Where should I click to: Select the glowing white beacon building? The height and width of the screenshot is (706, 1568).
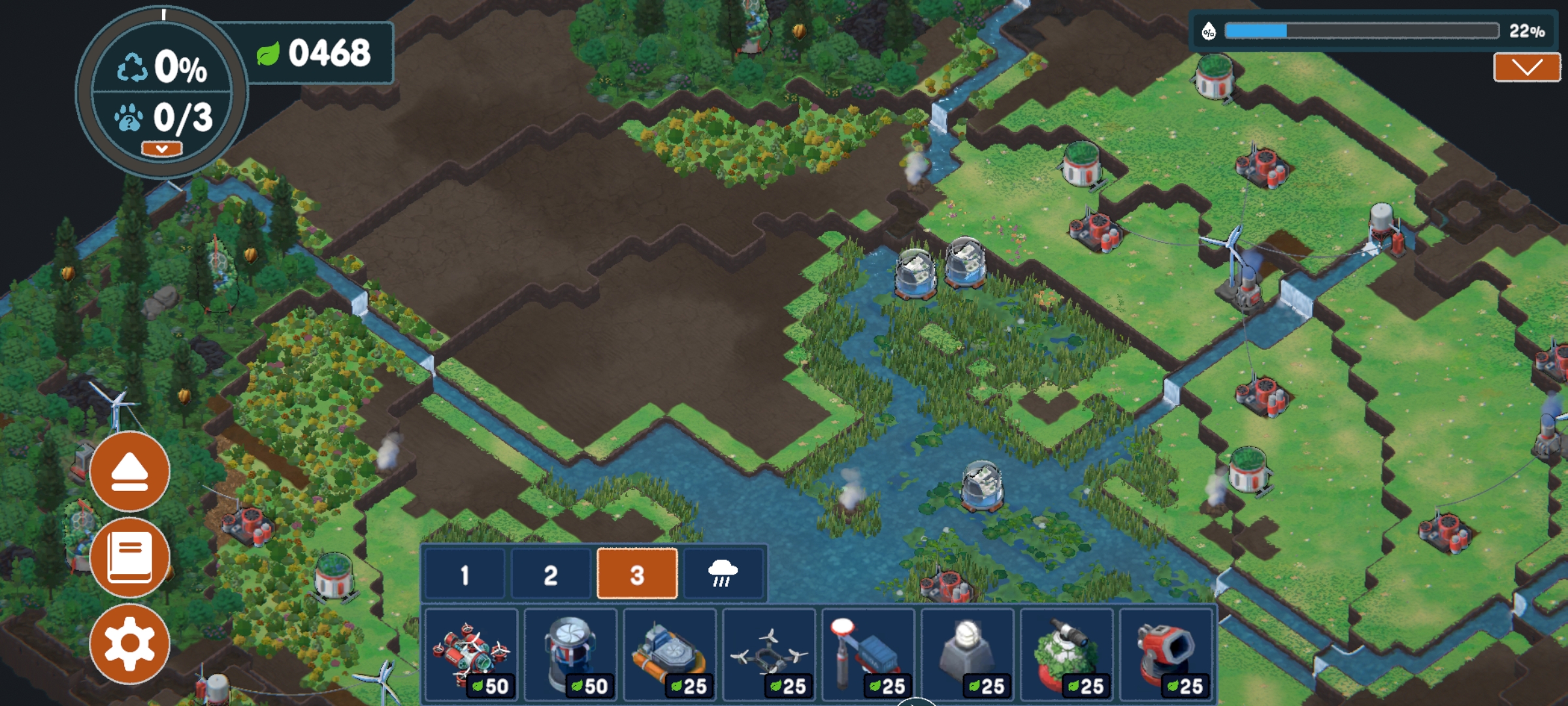click(x=968, y=655)
